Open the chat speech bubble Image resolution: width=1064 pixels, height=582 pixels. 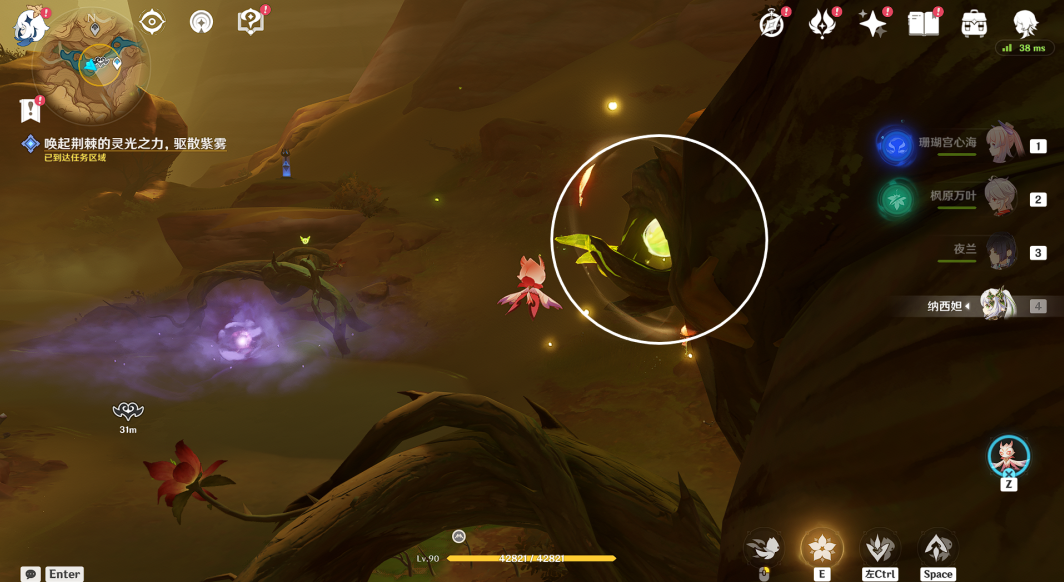point(31,574)
